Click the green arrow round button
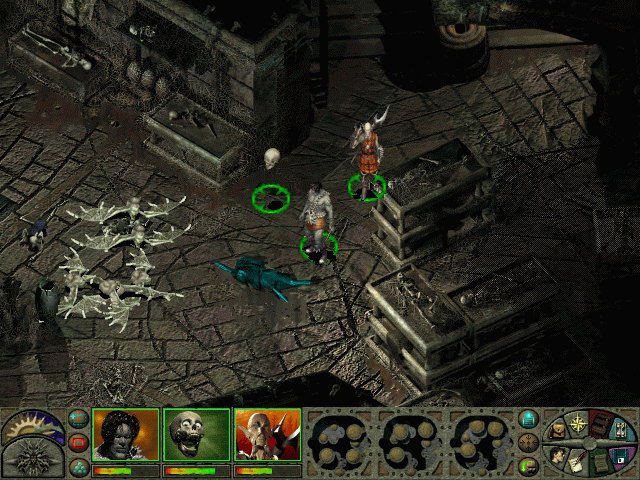This screenshot has height=480, width=640. click(x=530, y=465)
